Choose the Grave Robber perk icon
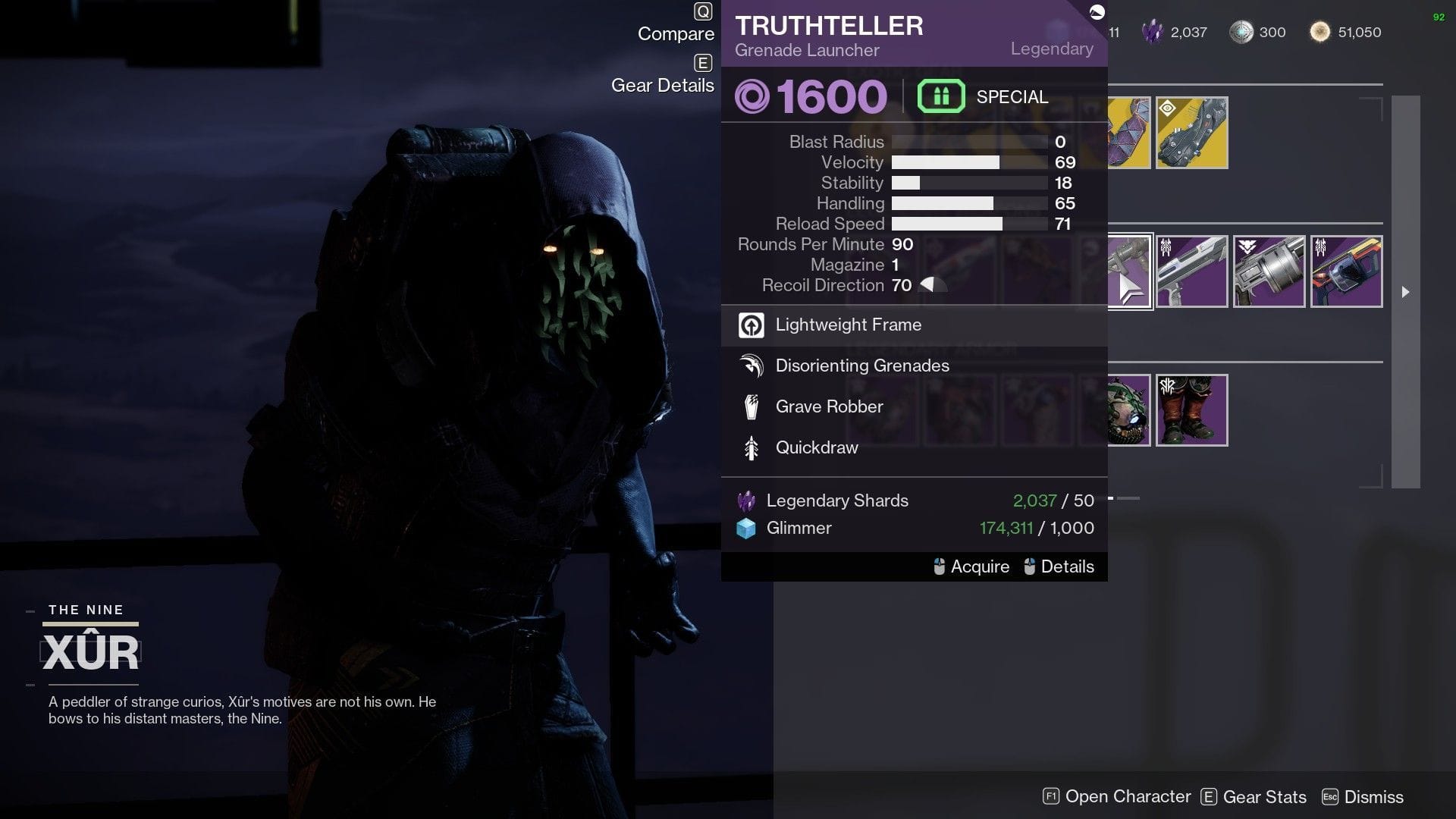Image resolution: width=1456 pixels, height=819 pixels. pyautogui.click(x=751, y=407)
